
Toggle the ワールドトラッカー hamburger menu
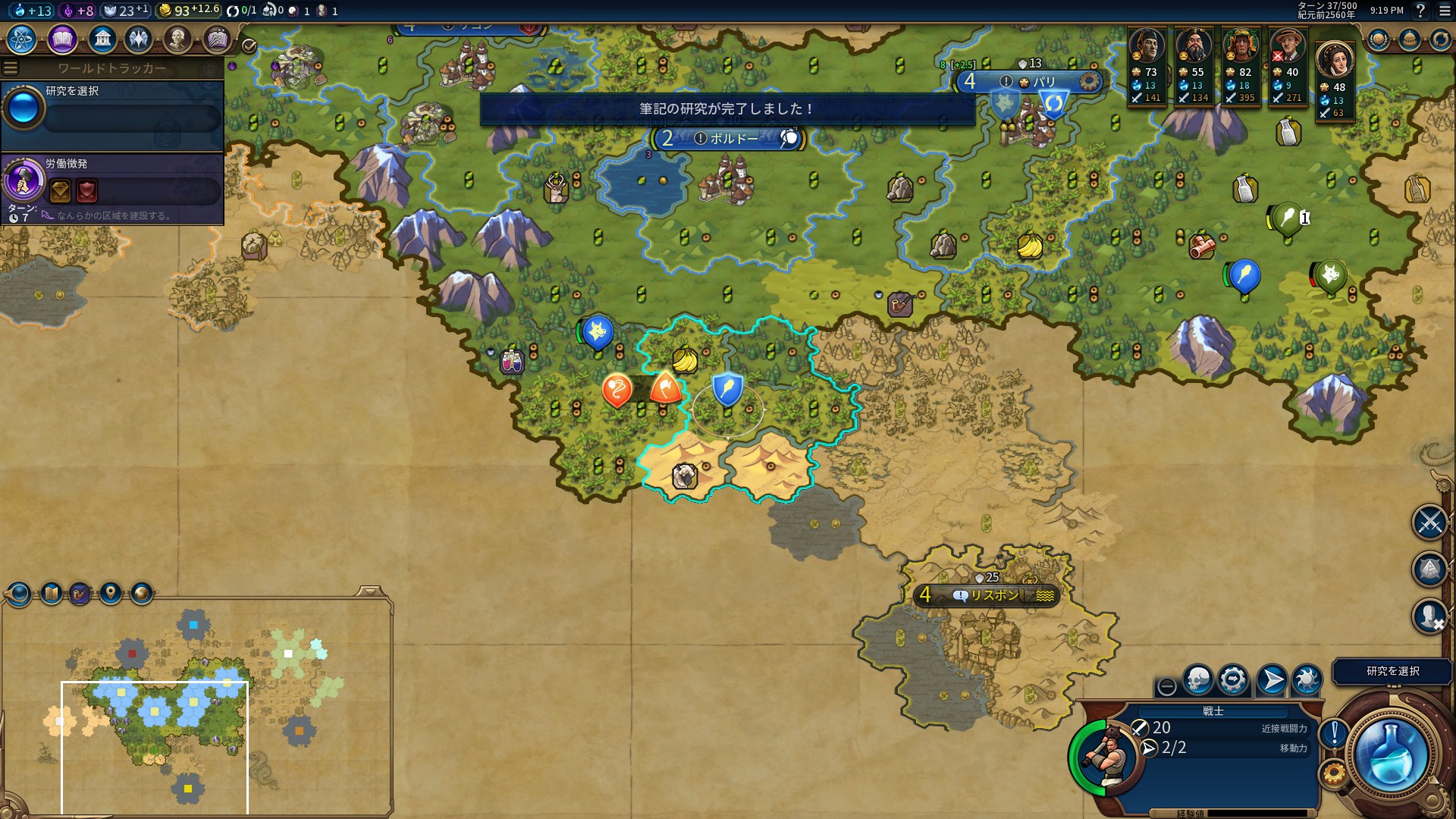[11, 68]
